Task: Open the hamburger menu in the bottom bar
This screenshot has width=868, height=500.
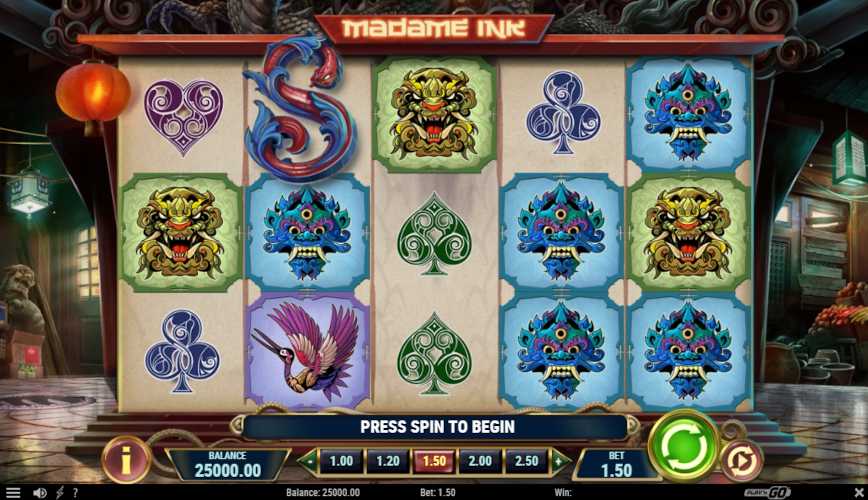Action: click(13, 493)
